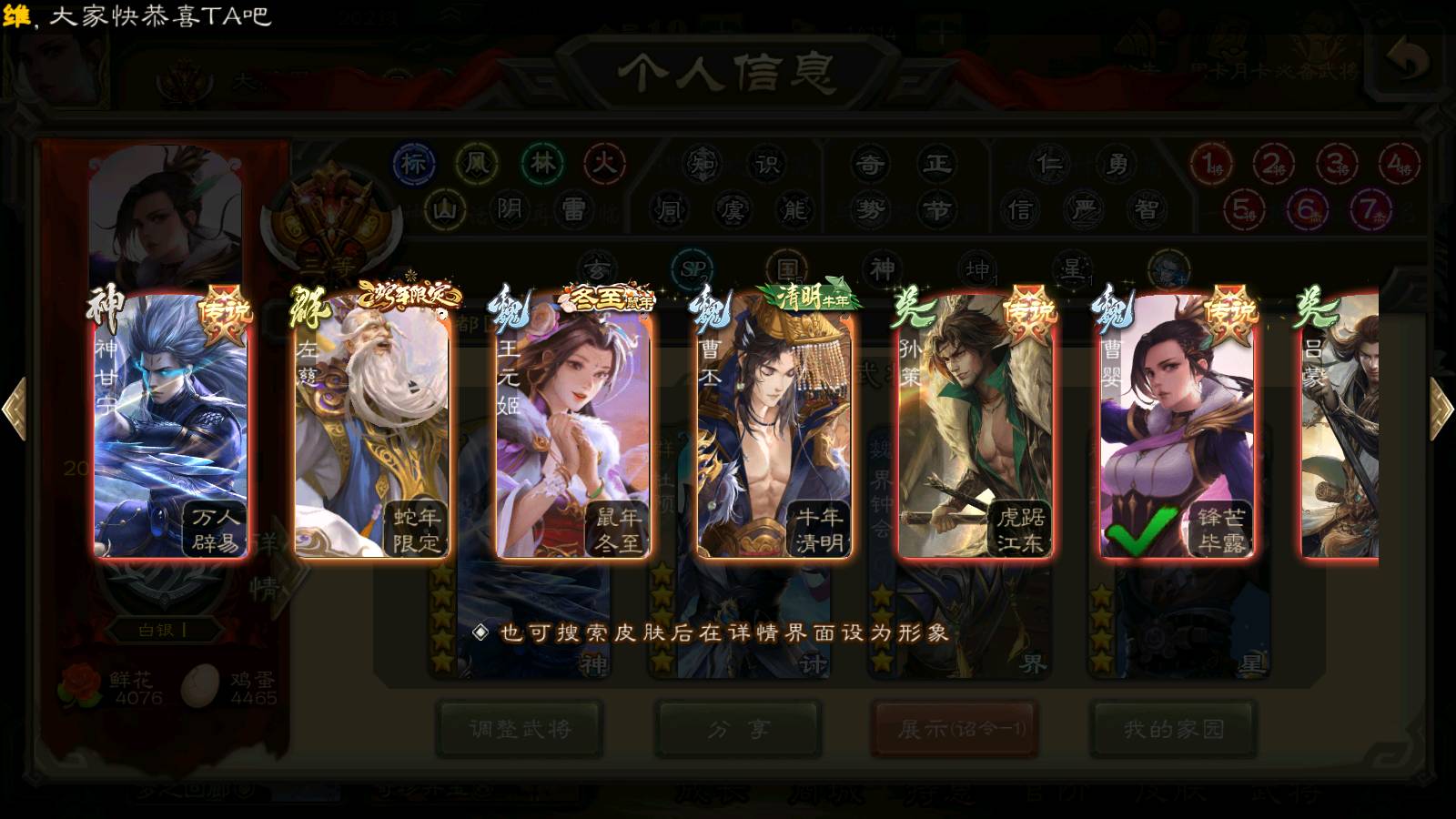Select the 火 filter icon
The image size is (1456, 819).
[604, 164]
